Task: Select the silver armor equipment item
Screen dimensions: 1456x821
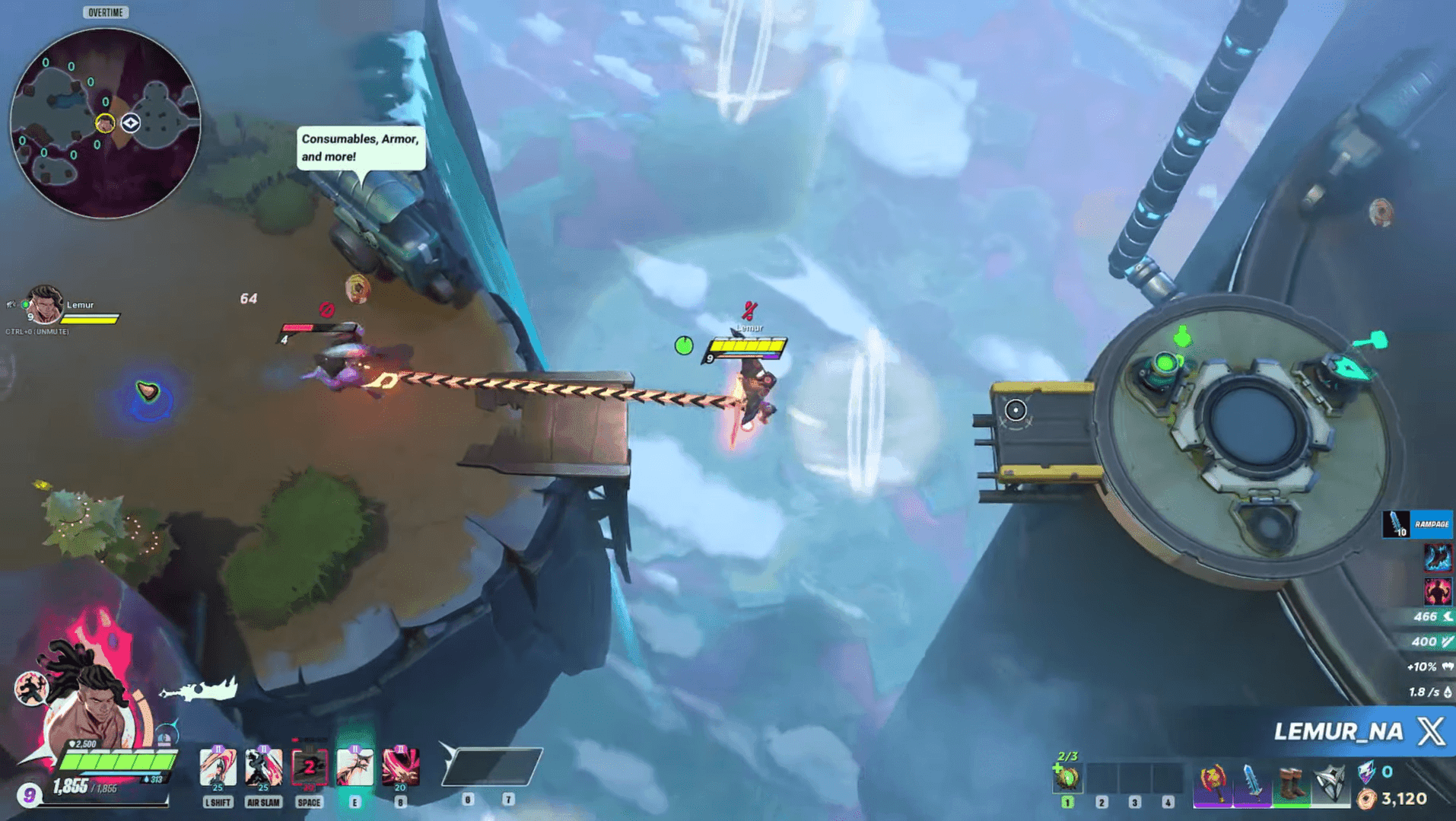Action: (1330, 783)
